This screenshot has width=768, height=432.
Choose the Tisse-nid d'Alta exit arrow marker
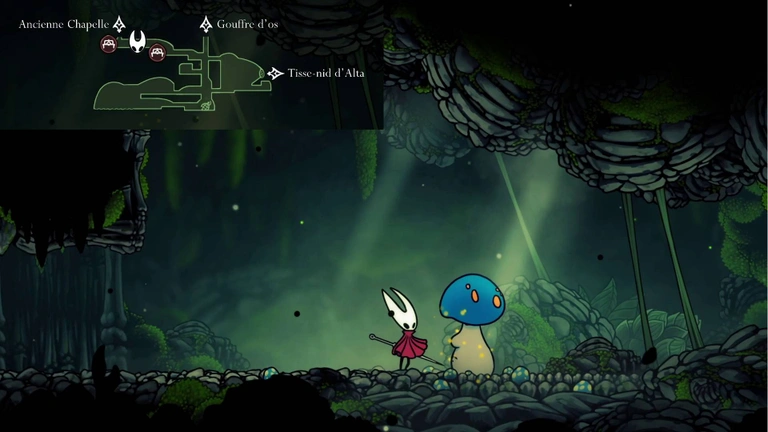tap(275, 73)
